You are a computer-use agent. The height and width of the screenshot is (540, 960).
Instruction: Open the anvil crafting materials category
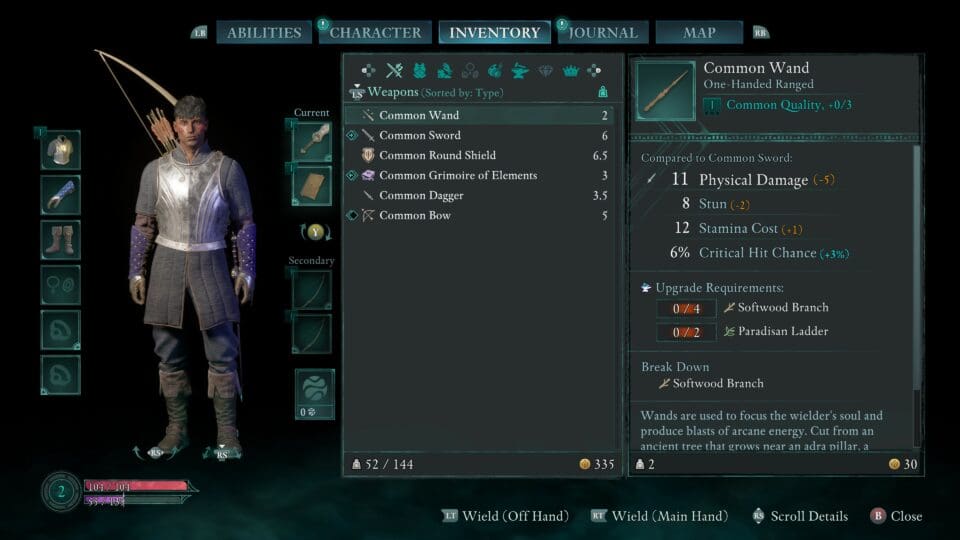point(520,71)
